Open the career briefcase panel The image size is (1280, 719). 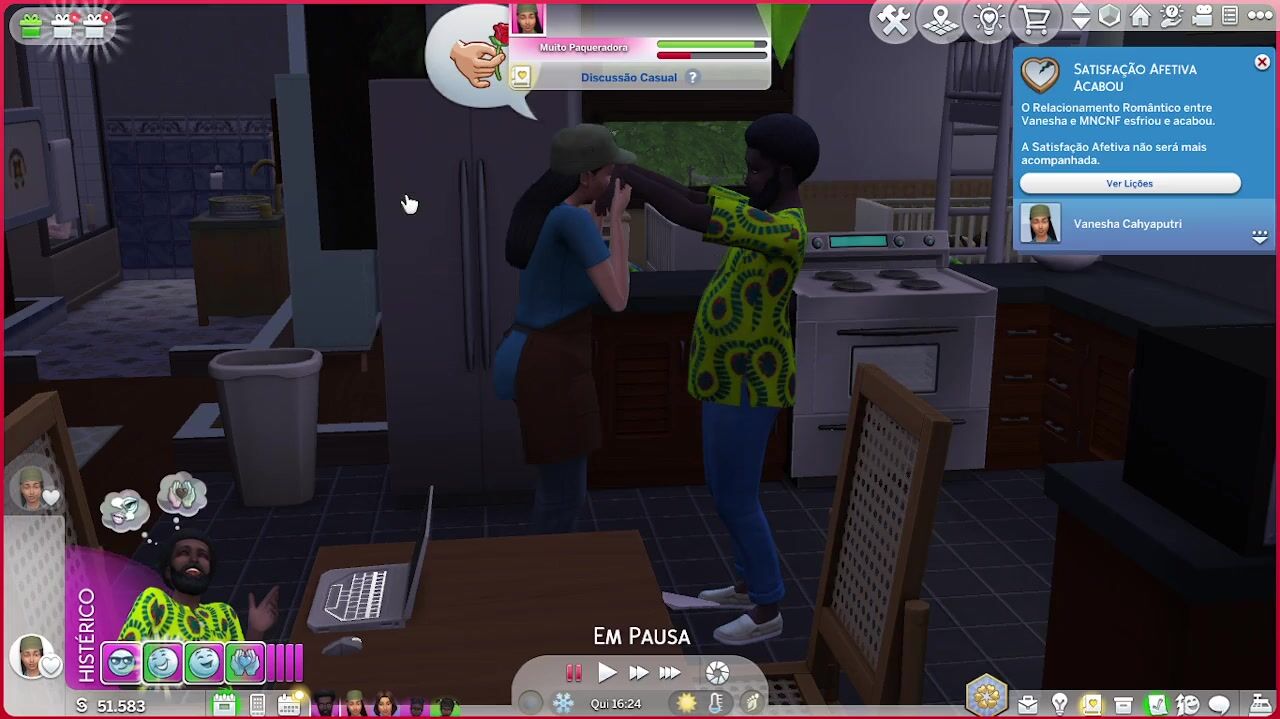(1027, 705)
